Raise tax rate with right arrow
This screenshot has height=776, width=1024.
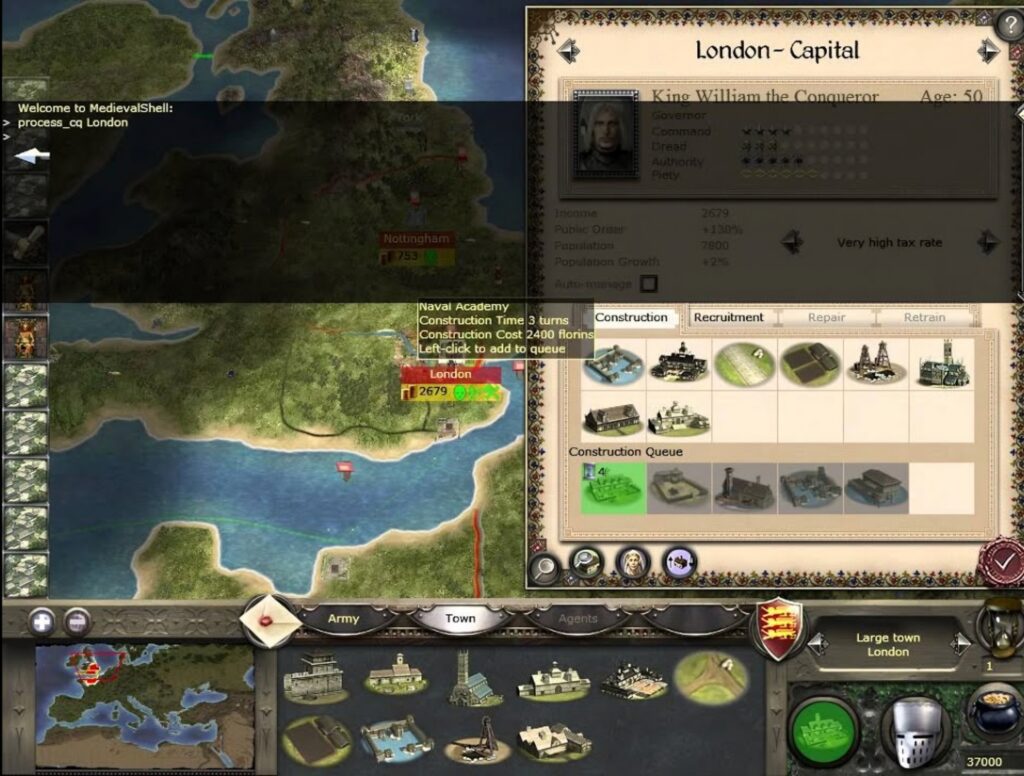988,242
